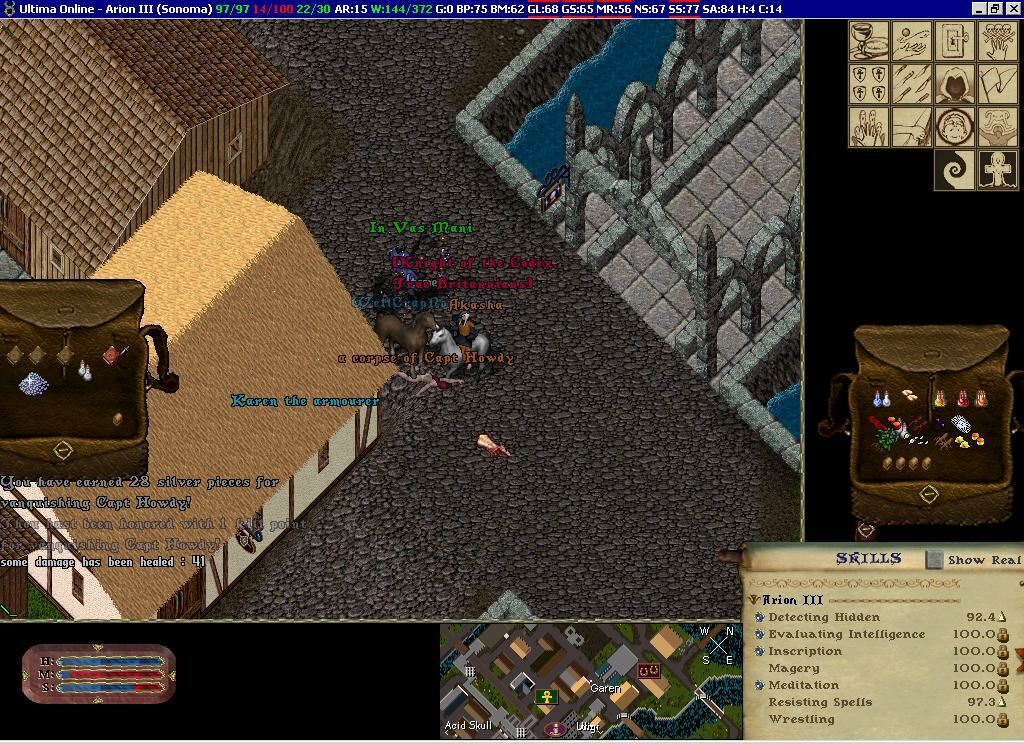The image size is (1024, 744).
Task: Use the Detecting Hidden skill button
Action: click(760, 618)
